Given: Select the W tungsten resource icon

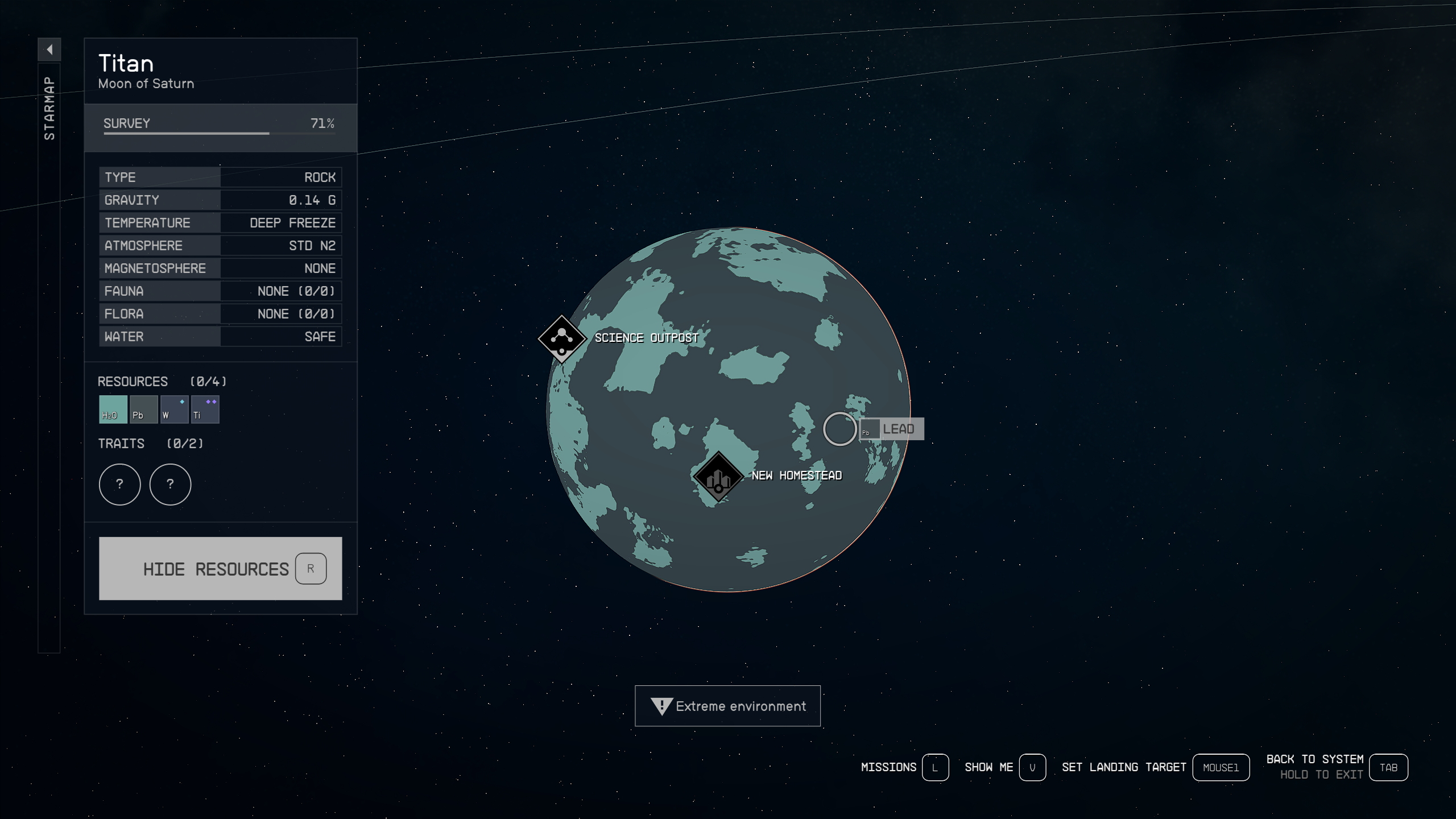Looking at the screenshot, I should coord(174,409).
